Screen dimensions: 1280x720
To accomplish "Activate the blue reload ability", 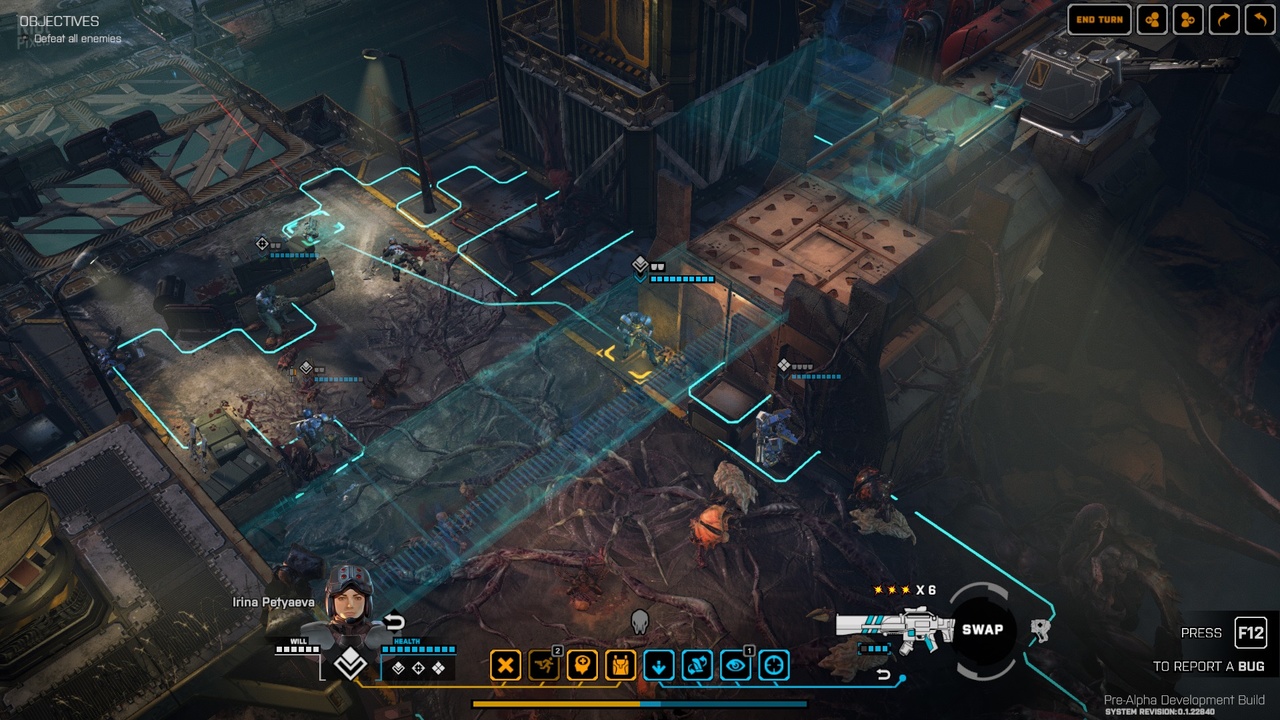I will tap(697, 665).
